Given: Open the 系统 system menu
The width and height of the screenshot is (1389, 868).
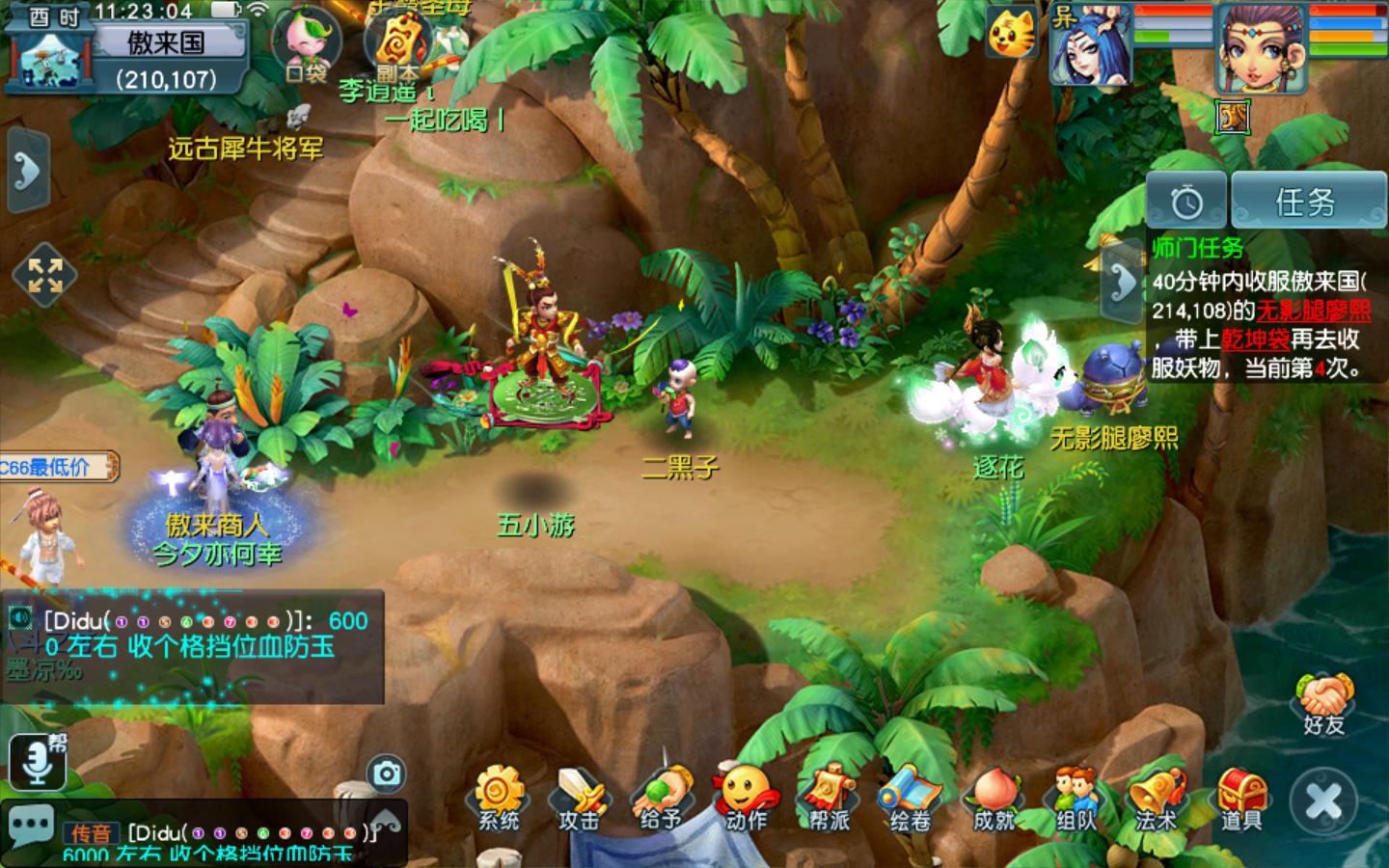Looking at the screenshot, I should (x=498, y=797).
